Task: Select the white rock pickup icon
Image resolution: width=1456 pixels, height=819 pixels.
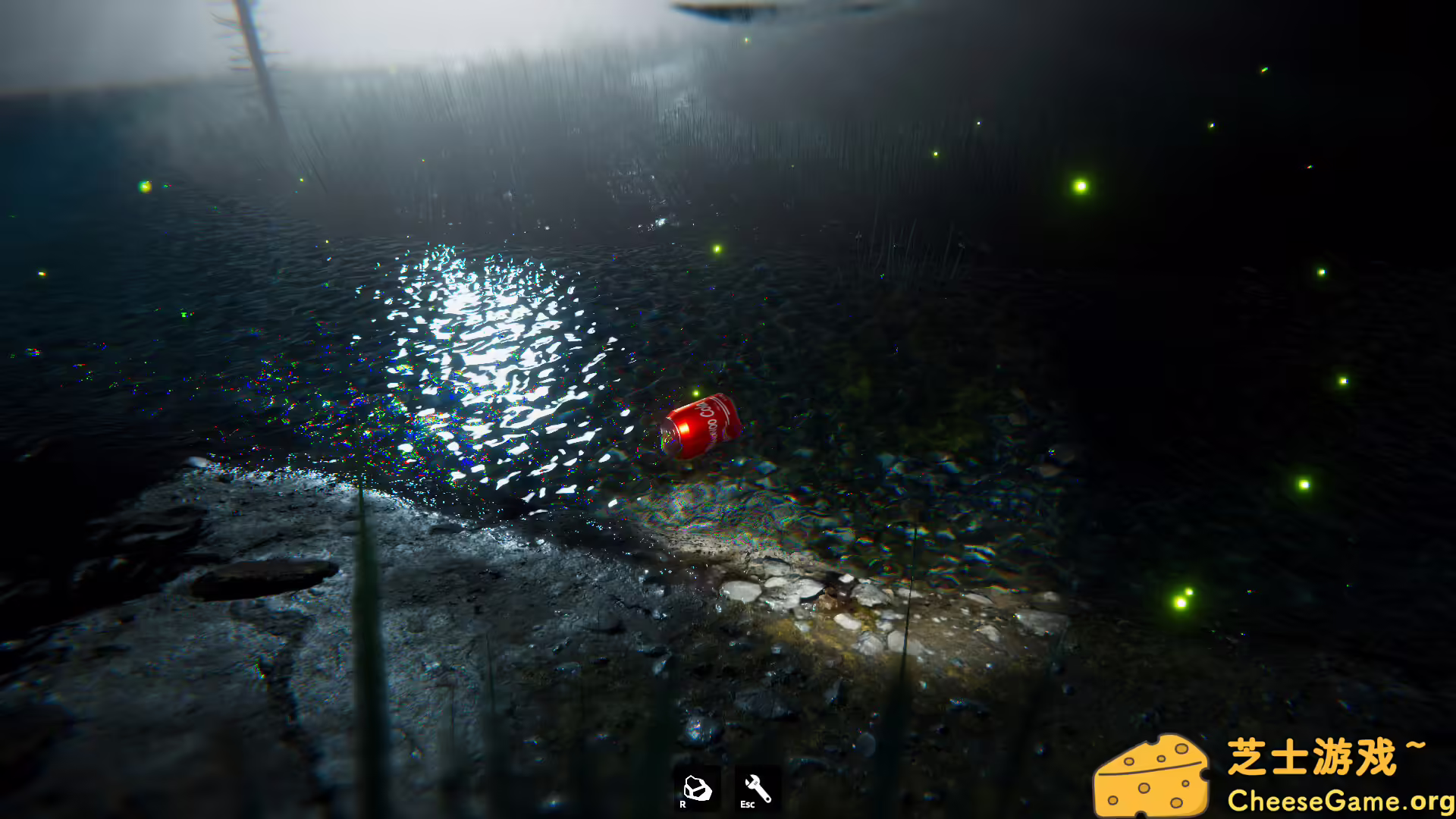Action: coord(698,785)
